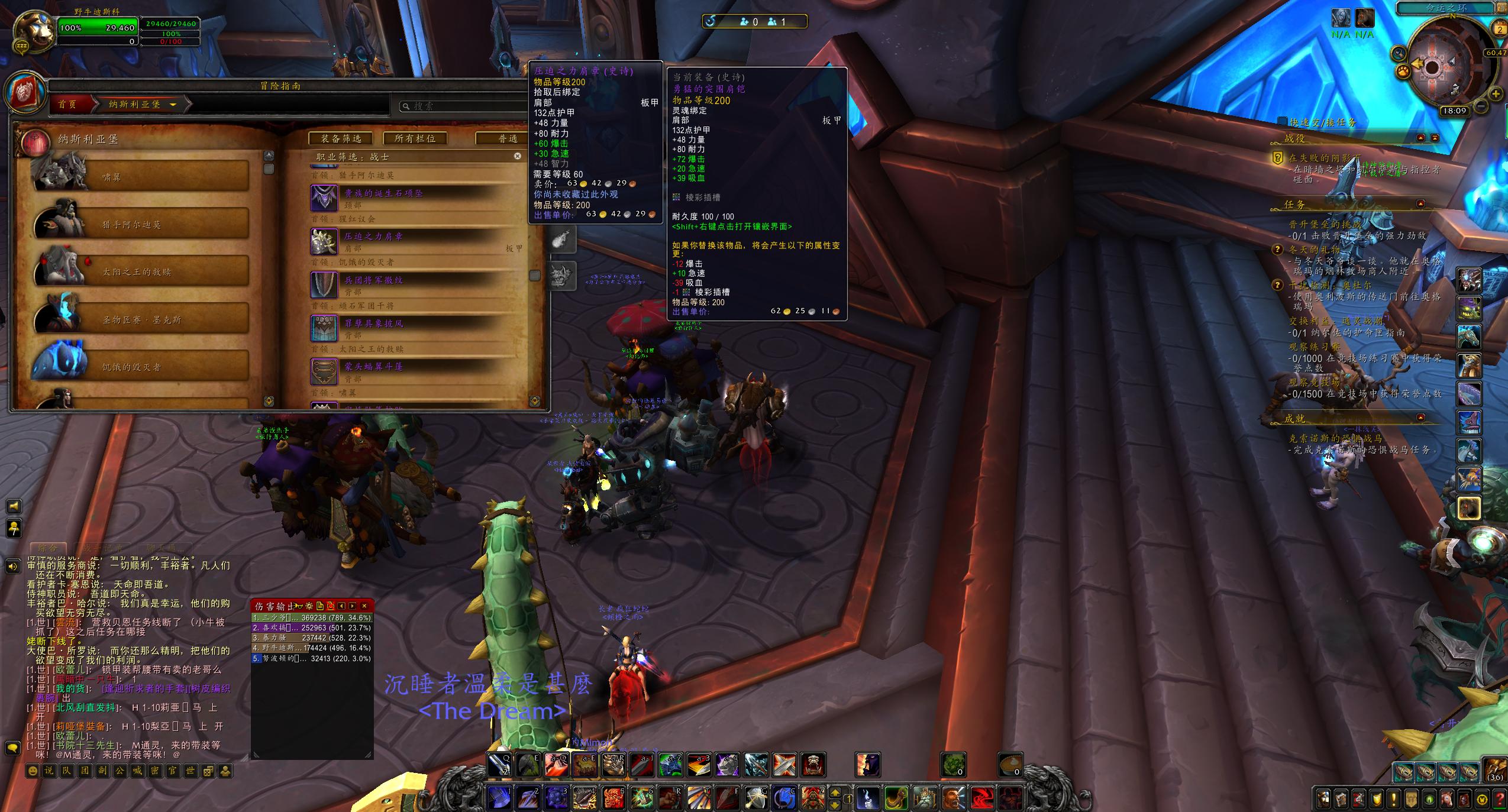
Task: Open the 装备筛选 gear filter
Action: [341, 138]
